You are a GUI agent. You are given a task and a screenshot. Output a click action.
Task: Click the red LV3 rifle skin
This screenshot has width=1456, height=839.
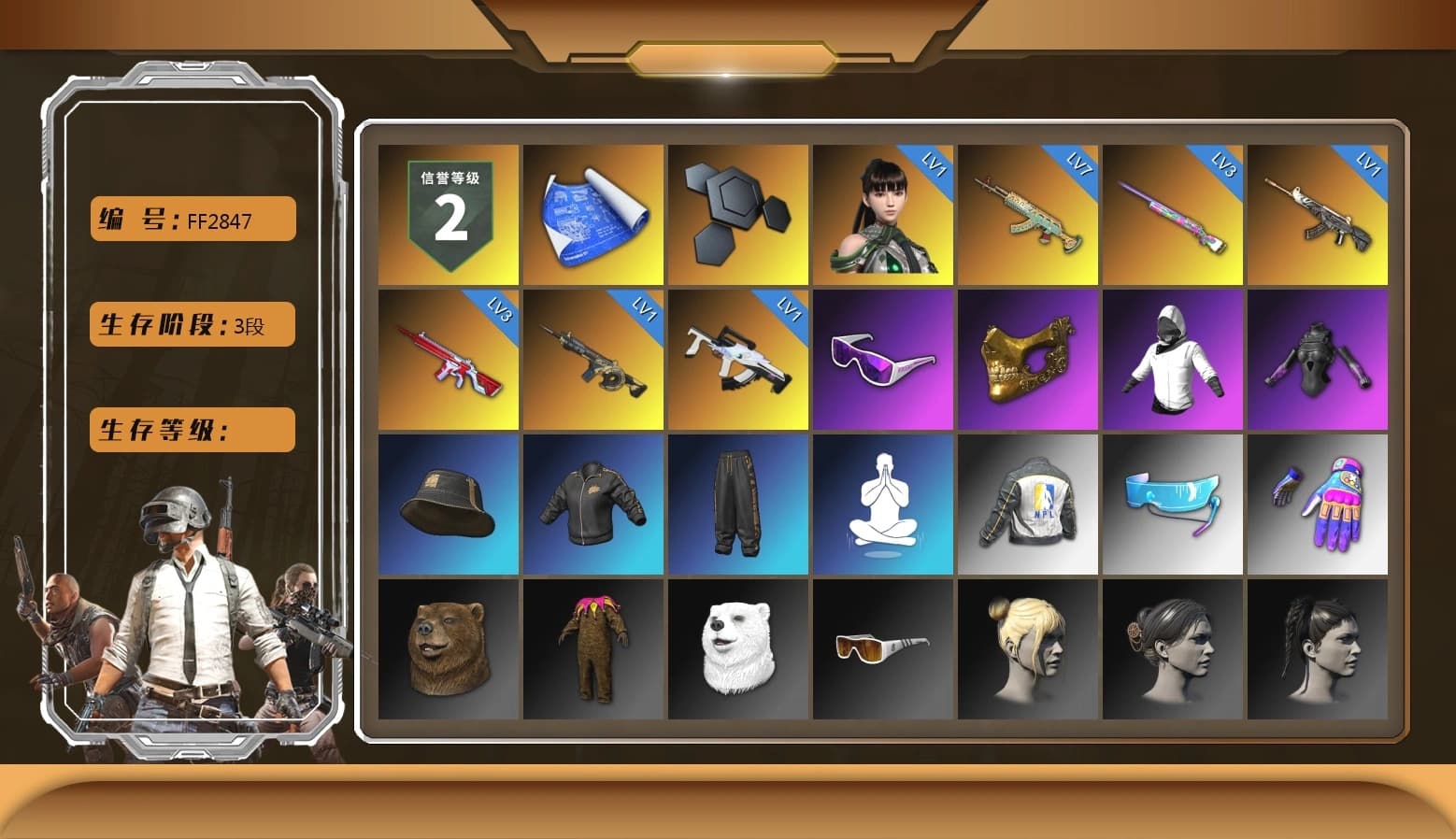click(447, 358)
